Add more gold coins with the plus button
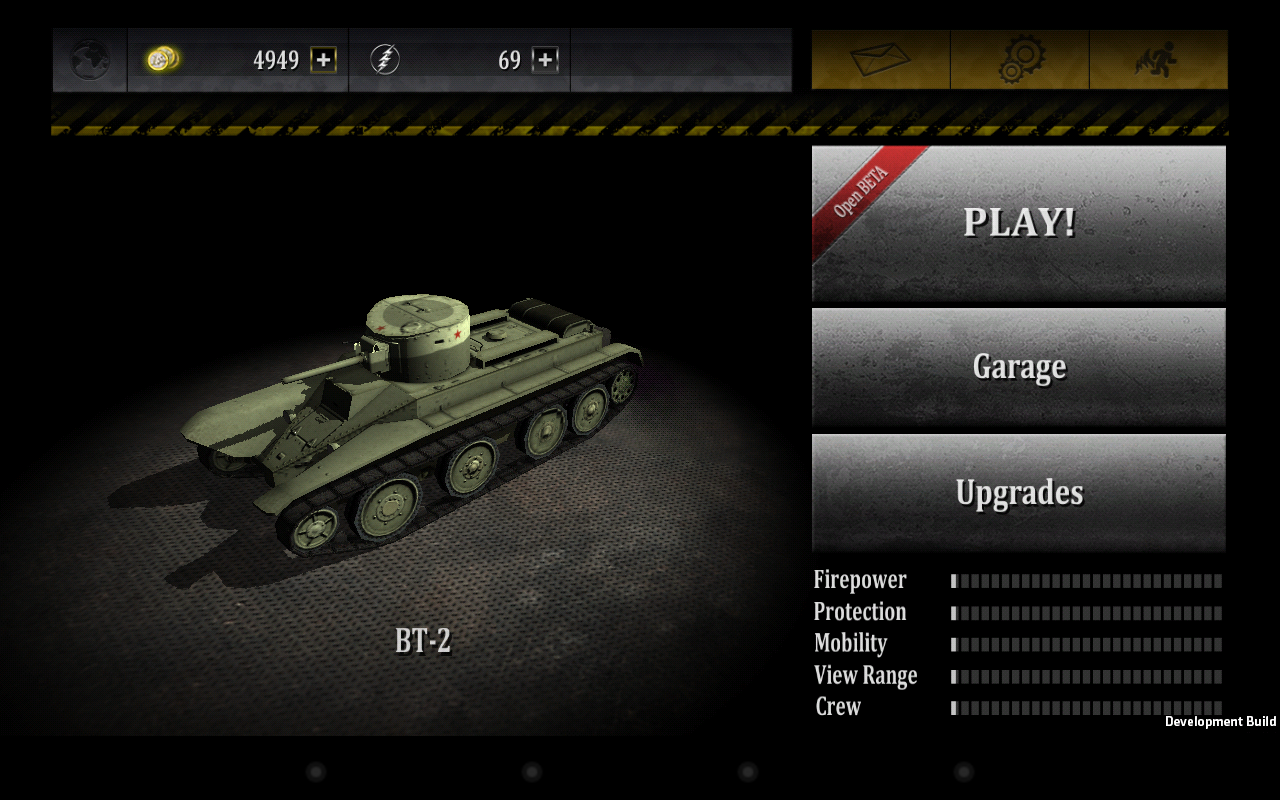1280x800 pixels. click(x=323, y=60)
